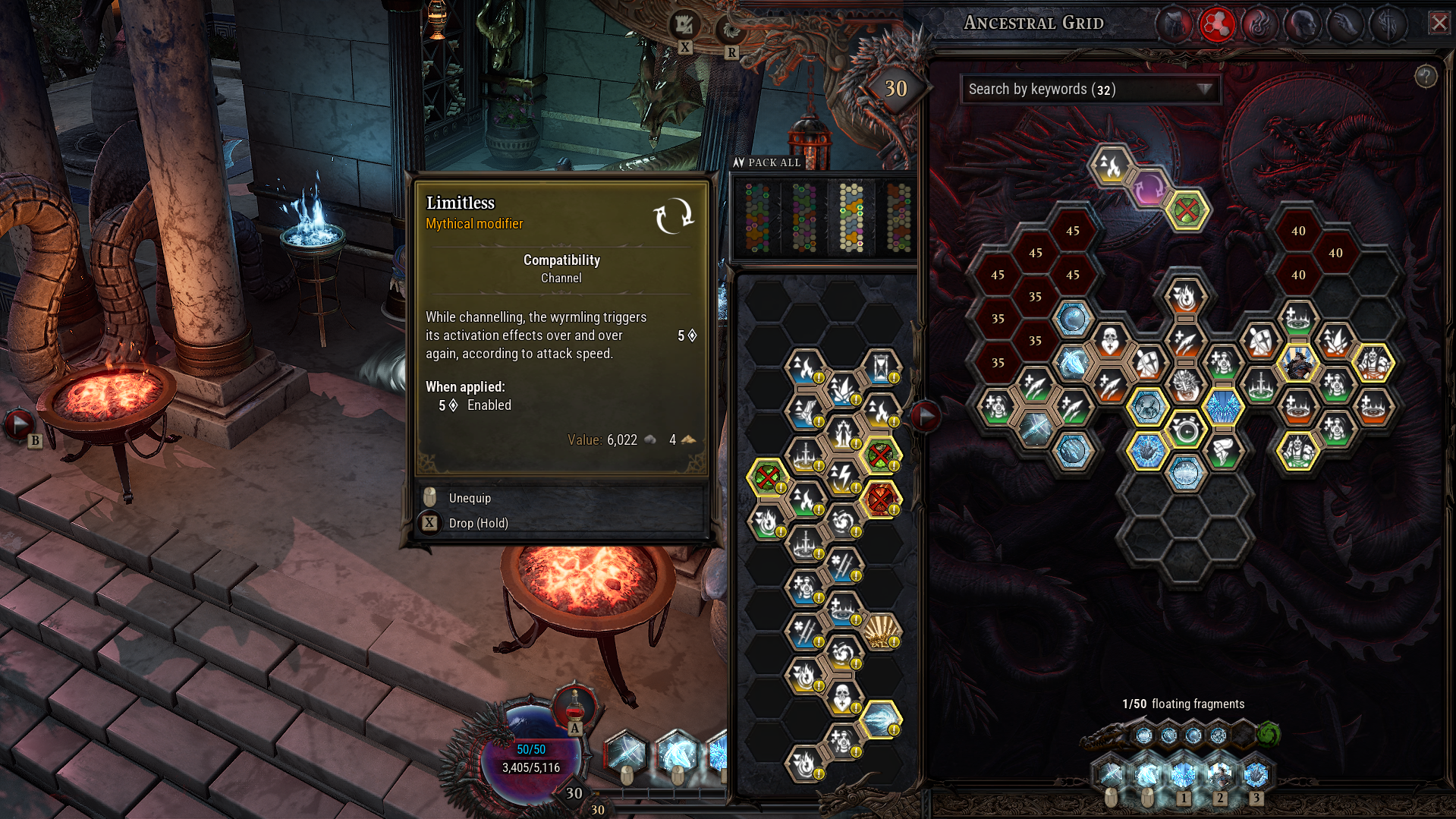
Task: Click the green swirl fragment icon
Action: (x=1269, y=734)
